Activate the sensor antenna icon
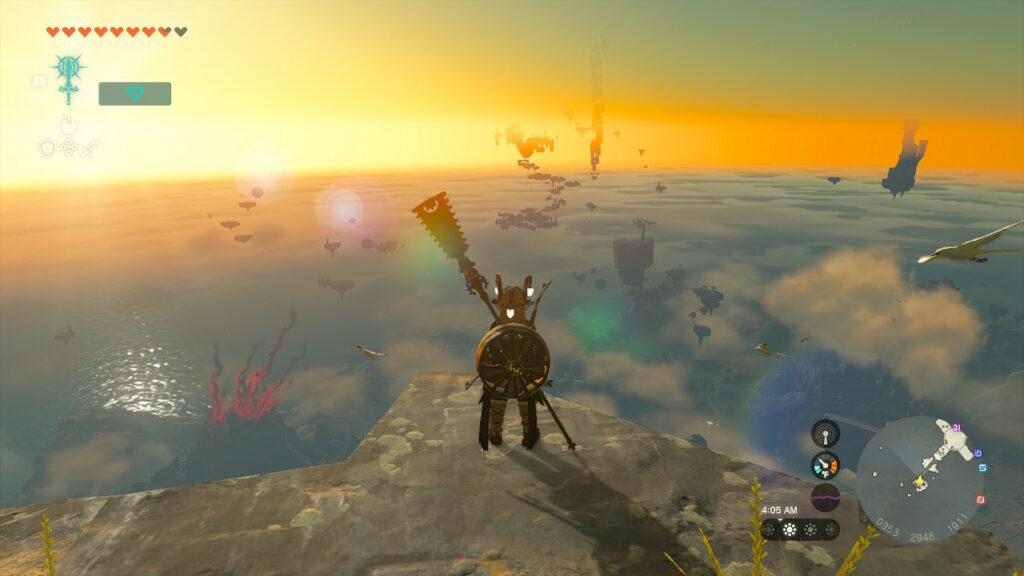 [x=825, y=433]
